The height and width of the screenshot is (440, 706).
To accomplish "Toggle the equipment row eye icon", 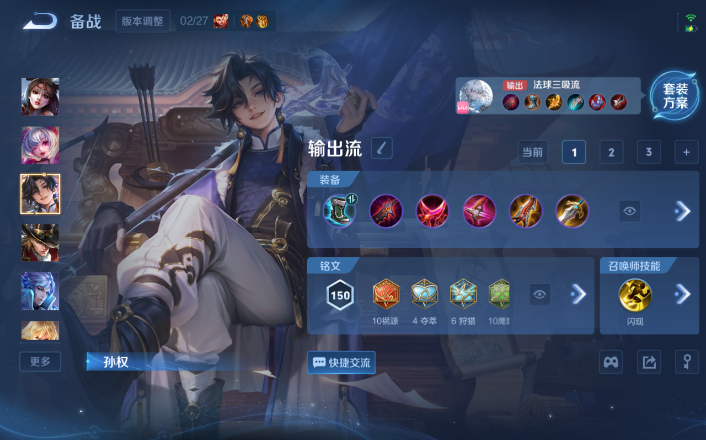I will [629, 211].
